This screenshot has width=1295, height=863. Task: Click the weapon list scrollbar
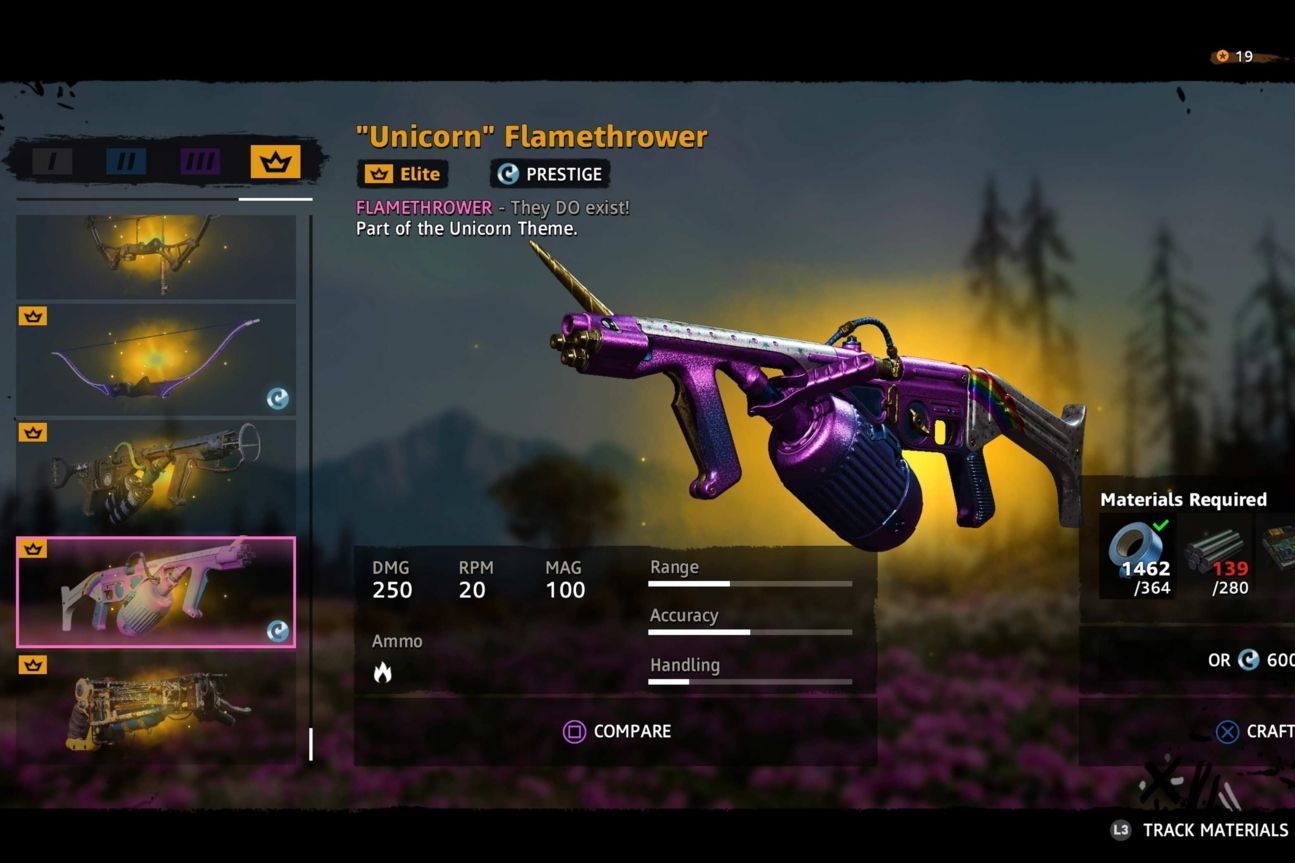pyautogui.click(x=312, y=742)
